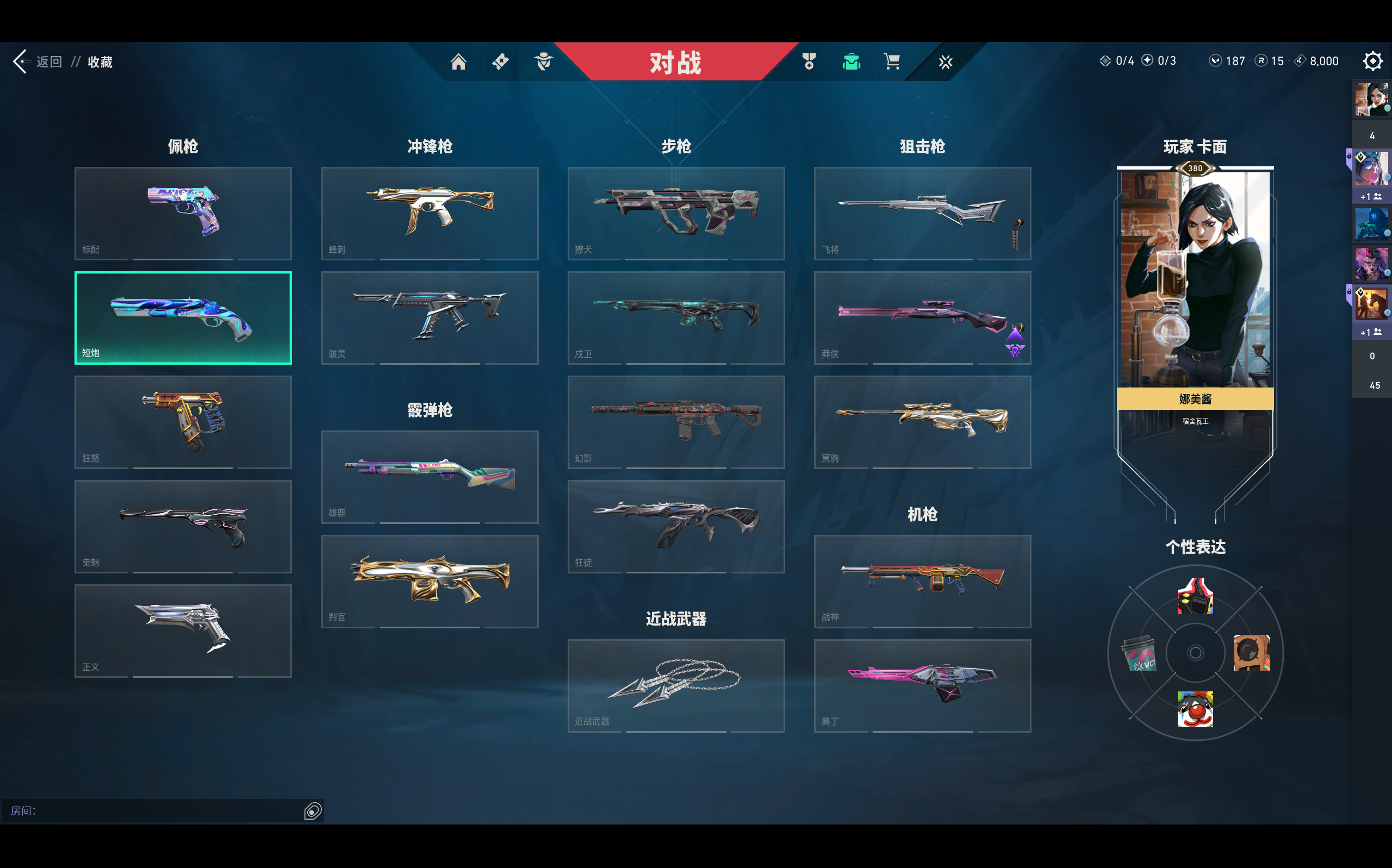This screenshot has height=868, width=1392.
Task: Choose the 判官 shotgun slot
Action: (x=430, y=581)
